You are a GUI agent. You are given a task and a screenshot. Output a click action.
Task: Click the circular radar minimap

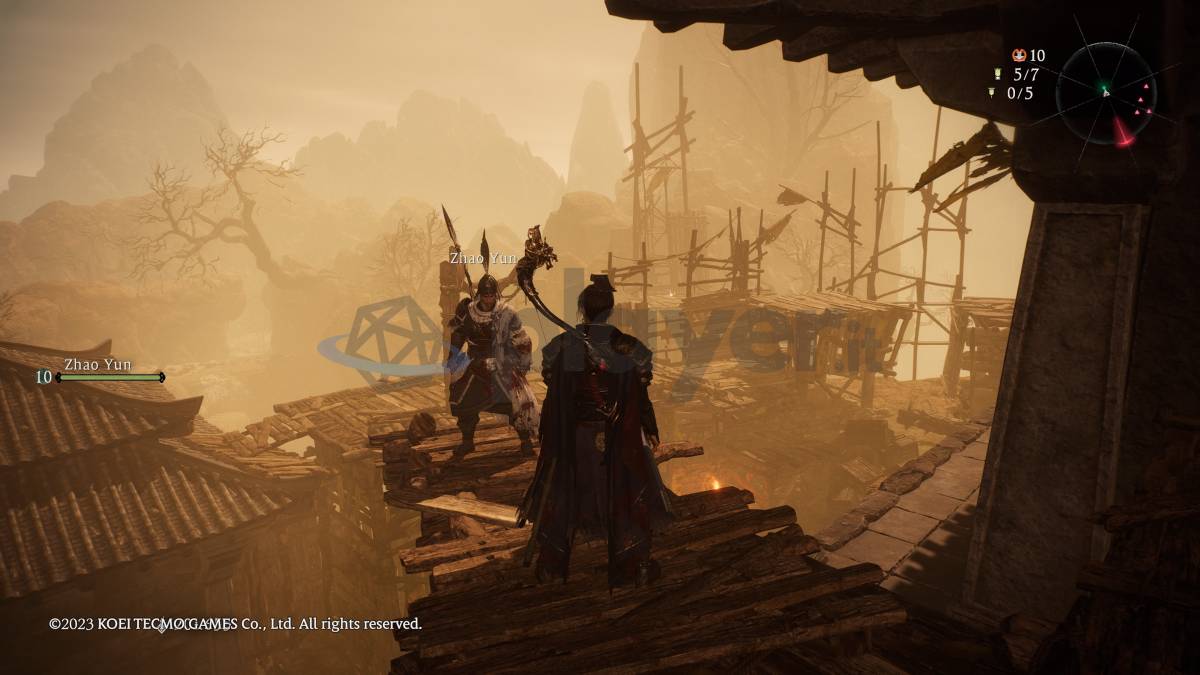(x=1106, y=92)
